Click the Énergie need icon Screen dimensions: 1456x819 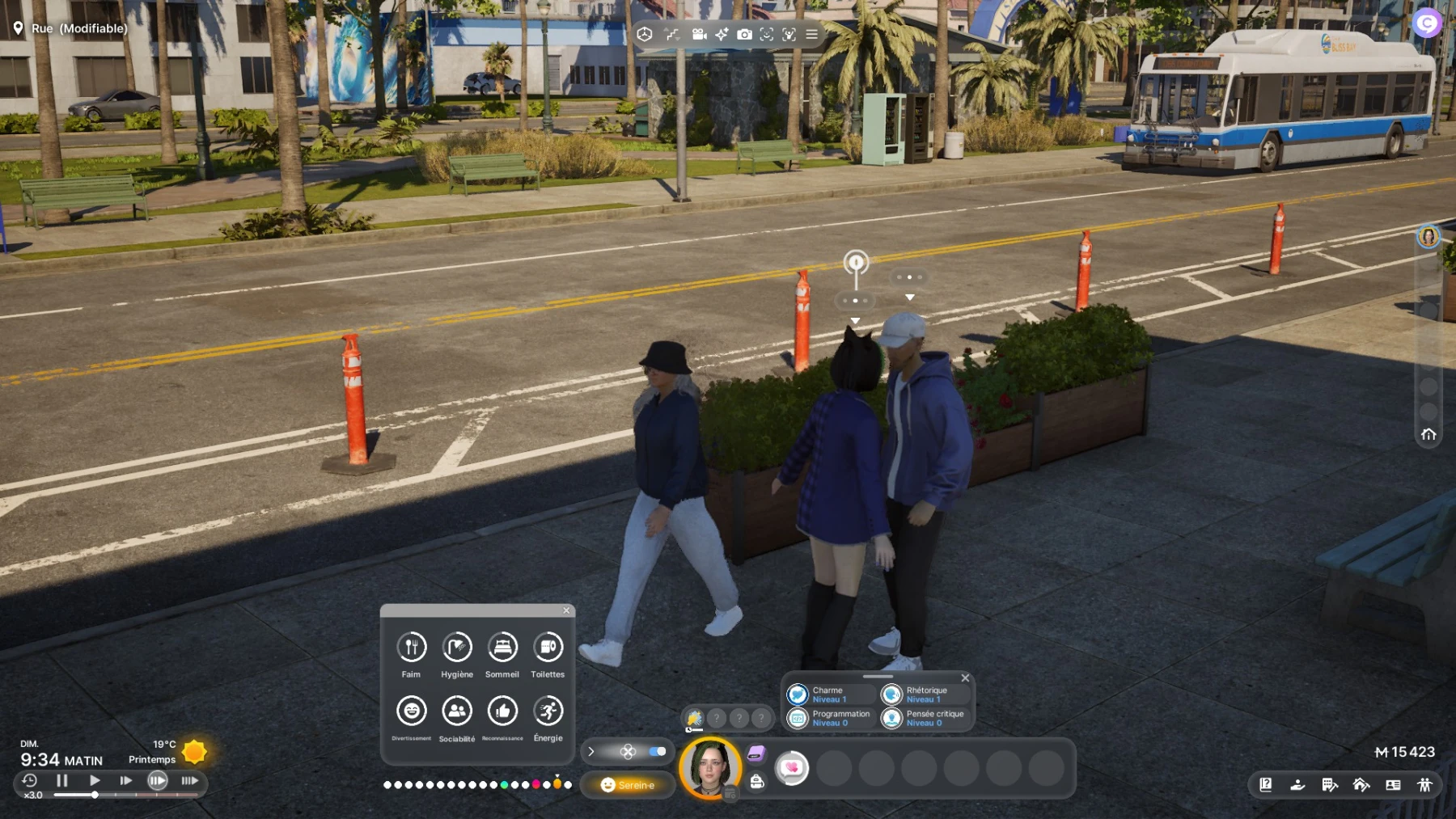(548, 711)
